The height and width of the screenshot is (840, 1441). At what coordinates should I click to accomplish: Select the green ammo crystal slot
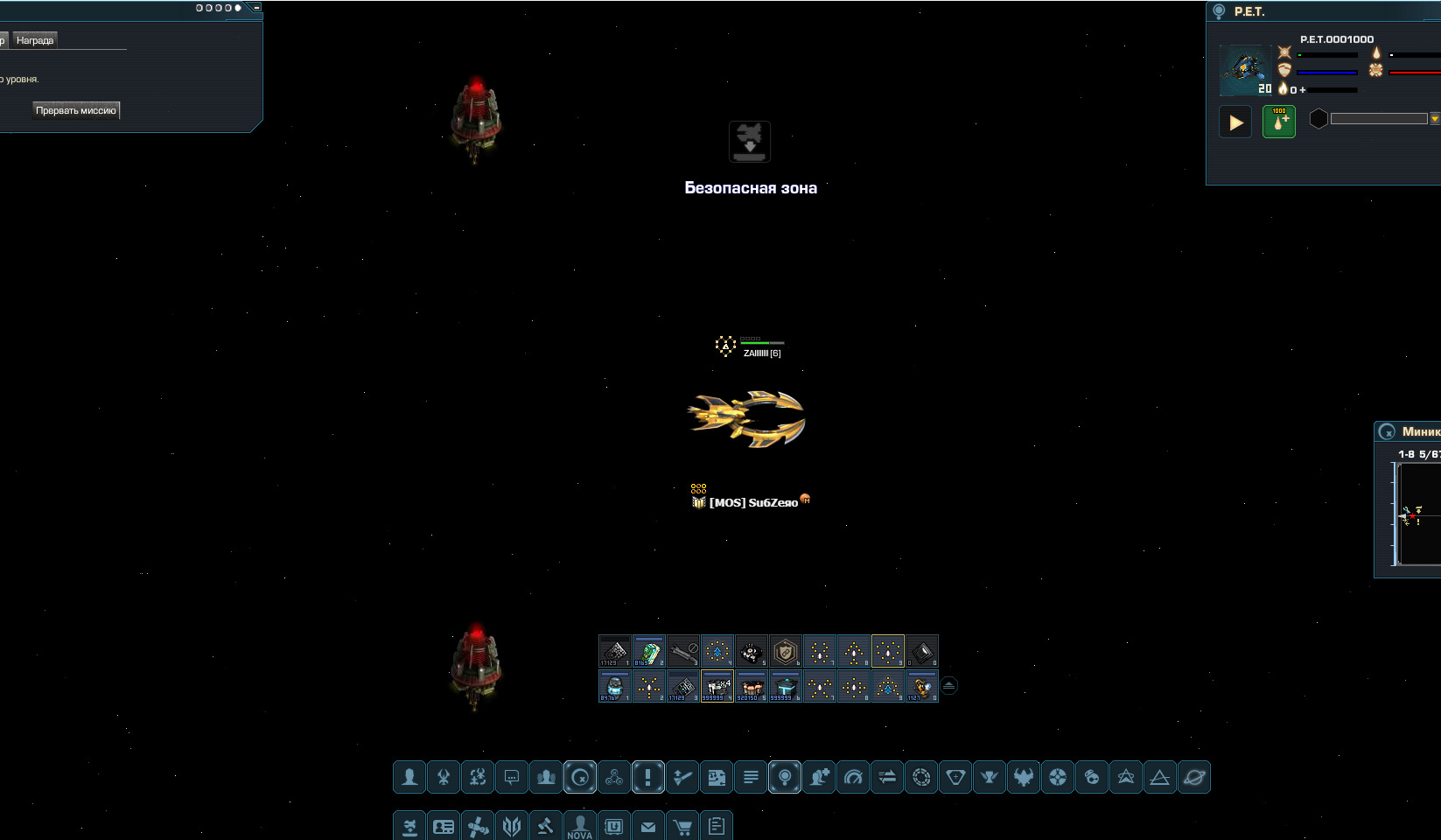(x=648, y=652)
